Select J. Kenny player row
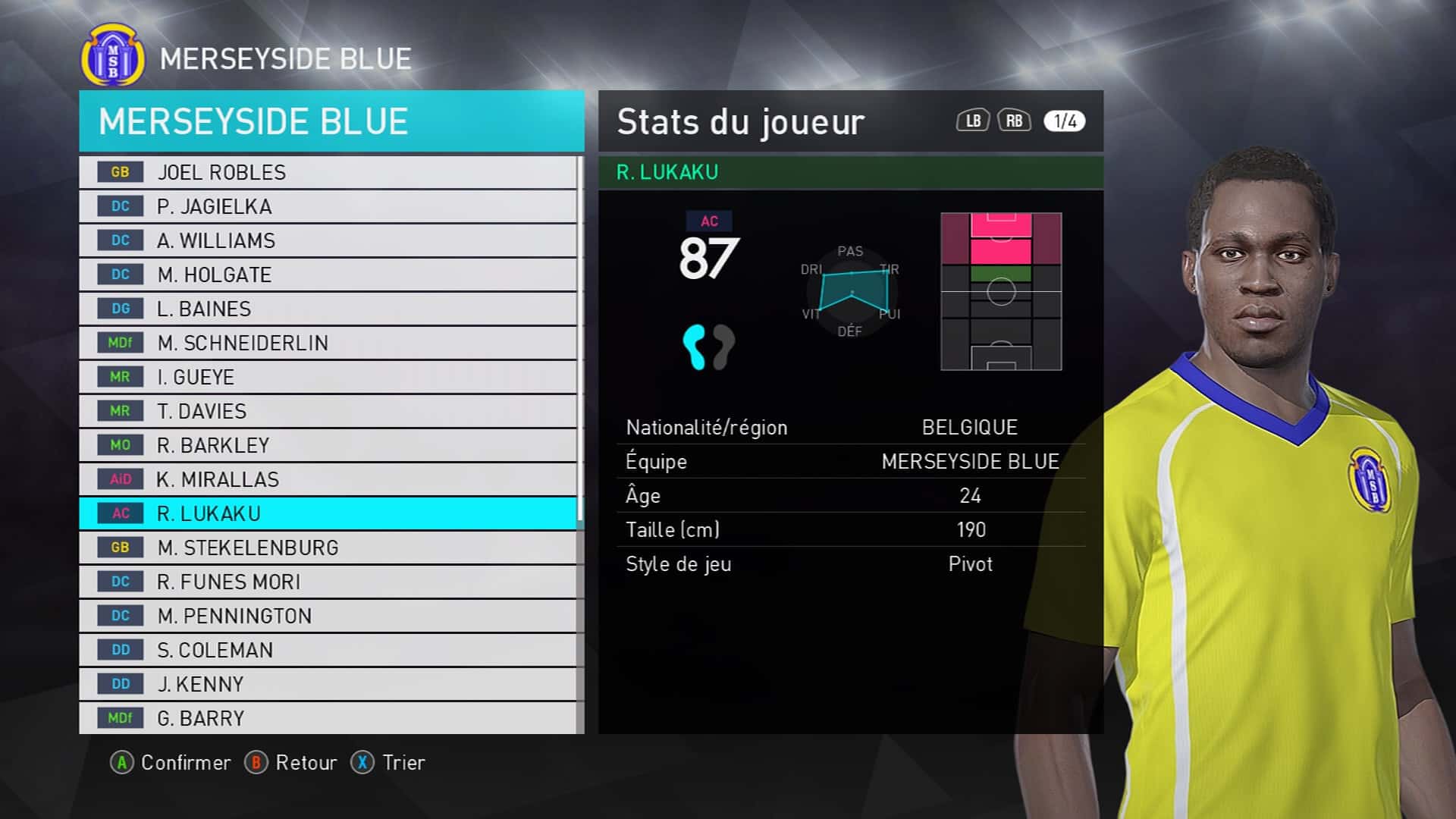The width and height of the screenshot is (1456, 819). coord(328,684)
